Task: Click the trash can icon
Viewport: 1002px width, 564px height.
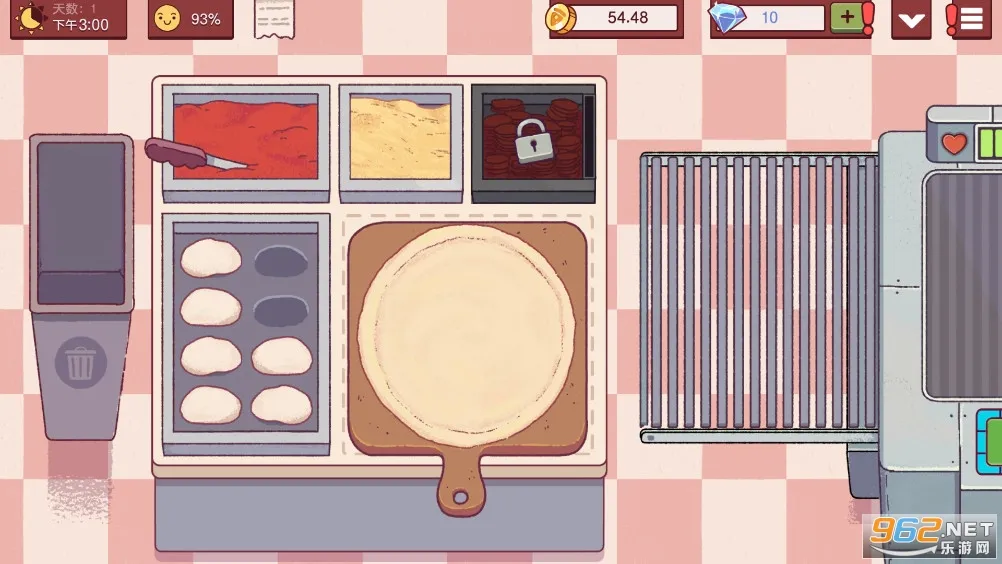Action: point(80,362)
